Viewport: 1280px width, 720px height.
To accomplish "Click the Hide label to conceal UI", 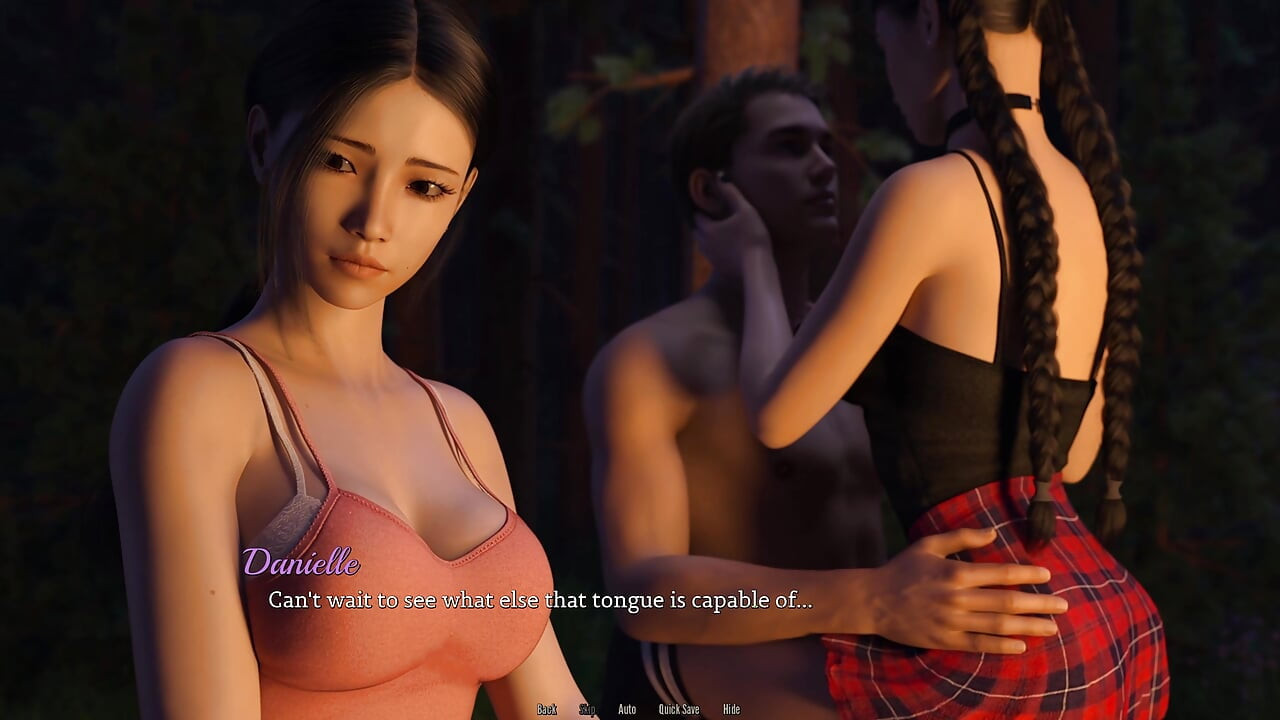I will [731, 708].
